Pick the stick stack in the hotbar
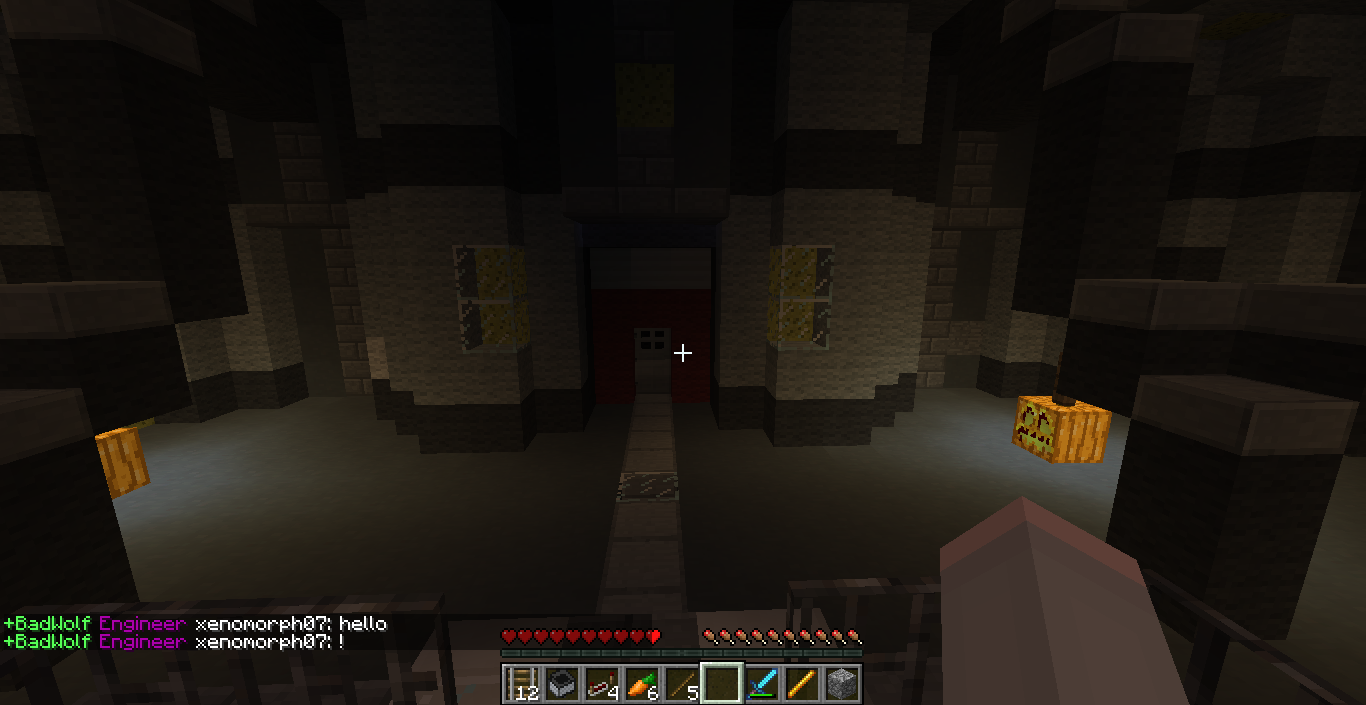 pyautogui.click(x=682, y=684)
